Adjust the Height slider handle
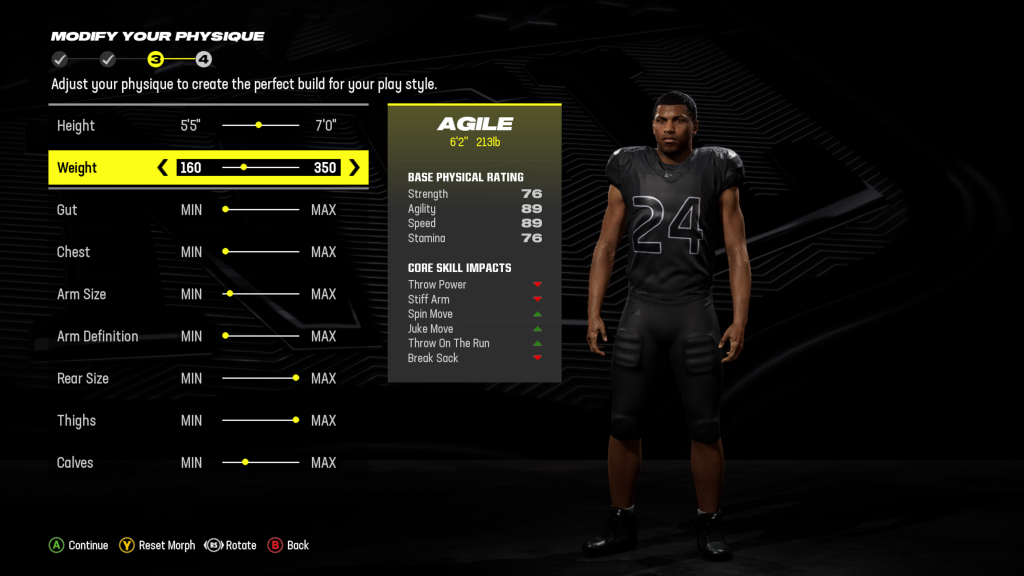This screenshot has width=1024, height=576. pos(259,126)
